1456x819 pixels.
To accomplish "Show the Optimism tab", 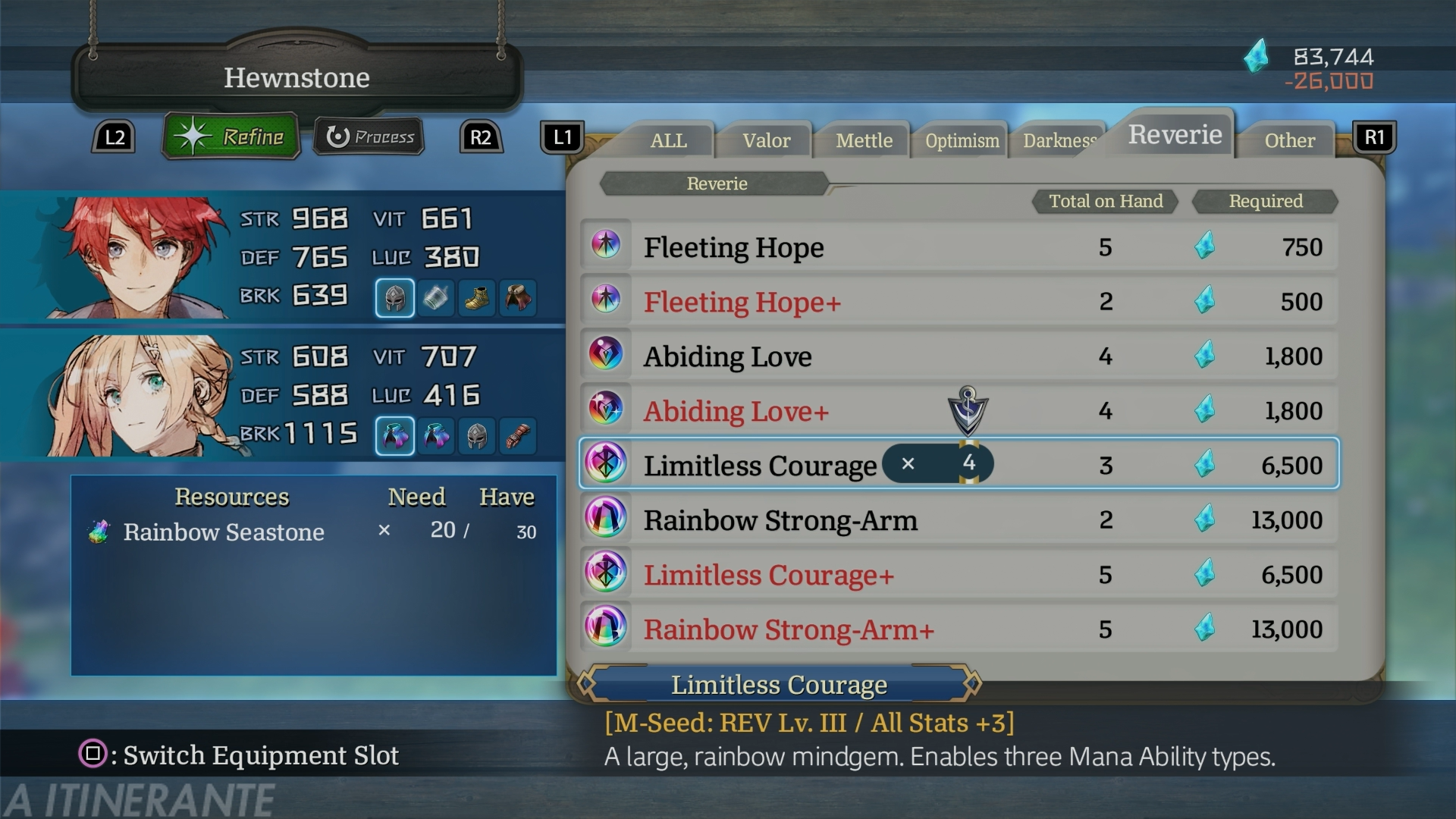I will tap(962, 140).
